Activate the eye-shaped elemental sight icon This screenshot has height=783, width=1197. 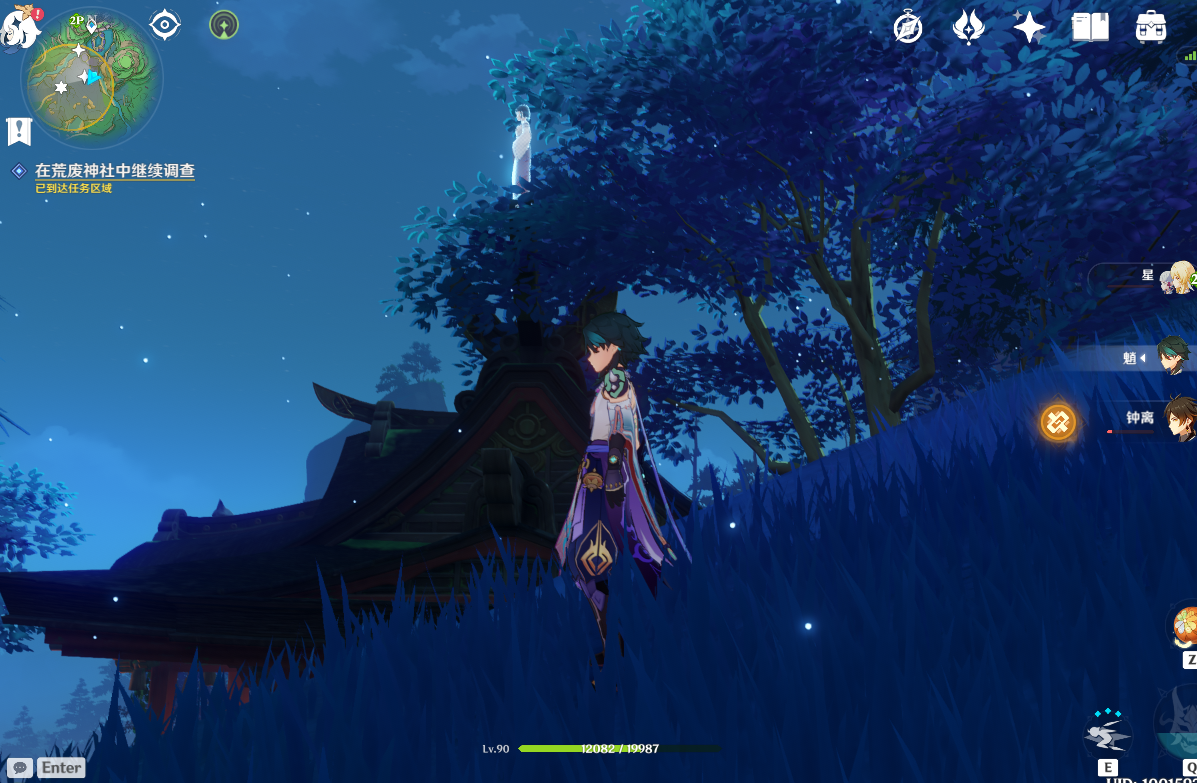pyautogui.click(x=165, y=24)
